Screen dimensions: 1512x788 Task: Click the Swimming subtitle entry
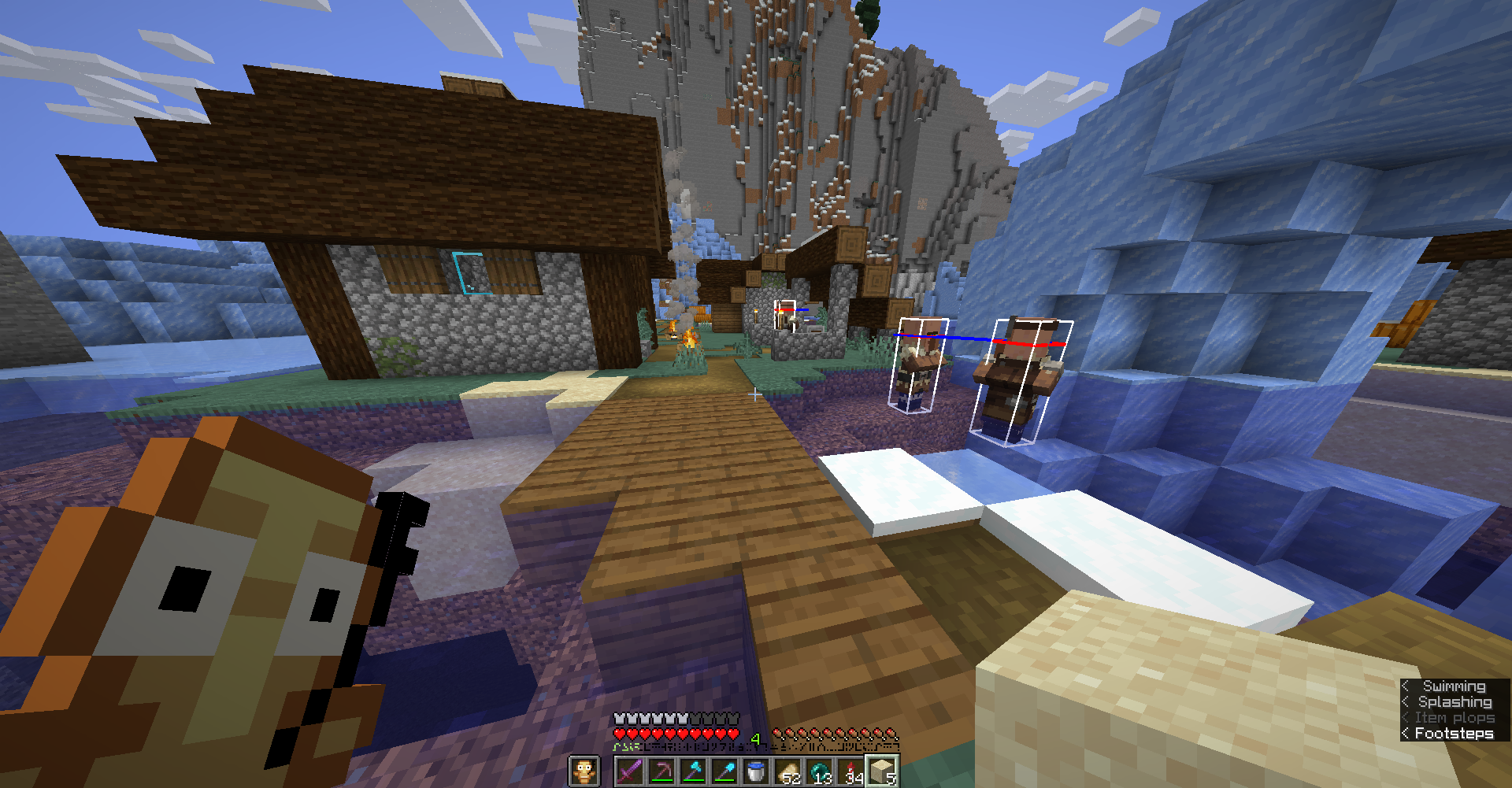tap(1455, 686)
